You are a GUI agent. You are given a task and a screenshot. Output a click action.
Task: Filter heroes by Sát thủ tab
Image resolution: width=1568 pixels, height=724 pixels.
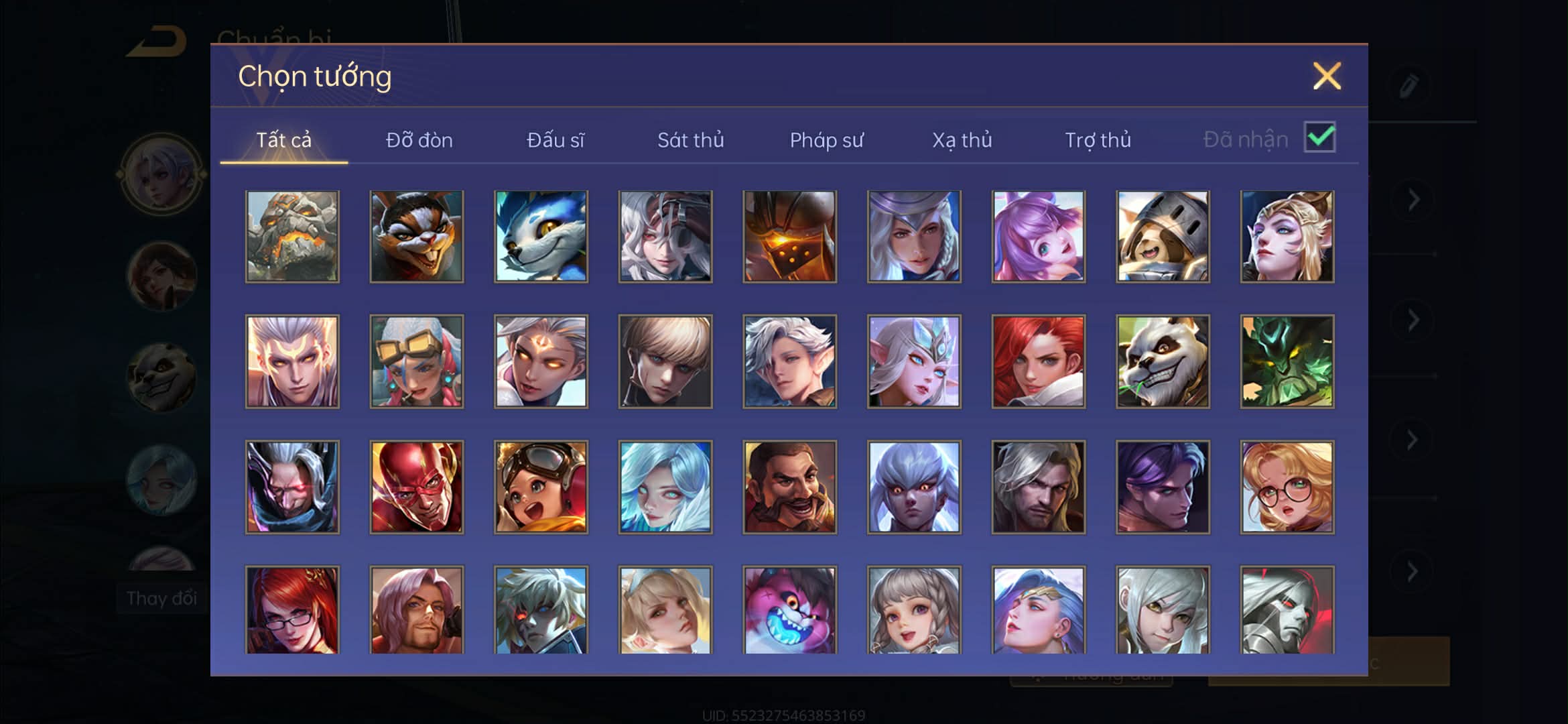click(x=690, y=139)
